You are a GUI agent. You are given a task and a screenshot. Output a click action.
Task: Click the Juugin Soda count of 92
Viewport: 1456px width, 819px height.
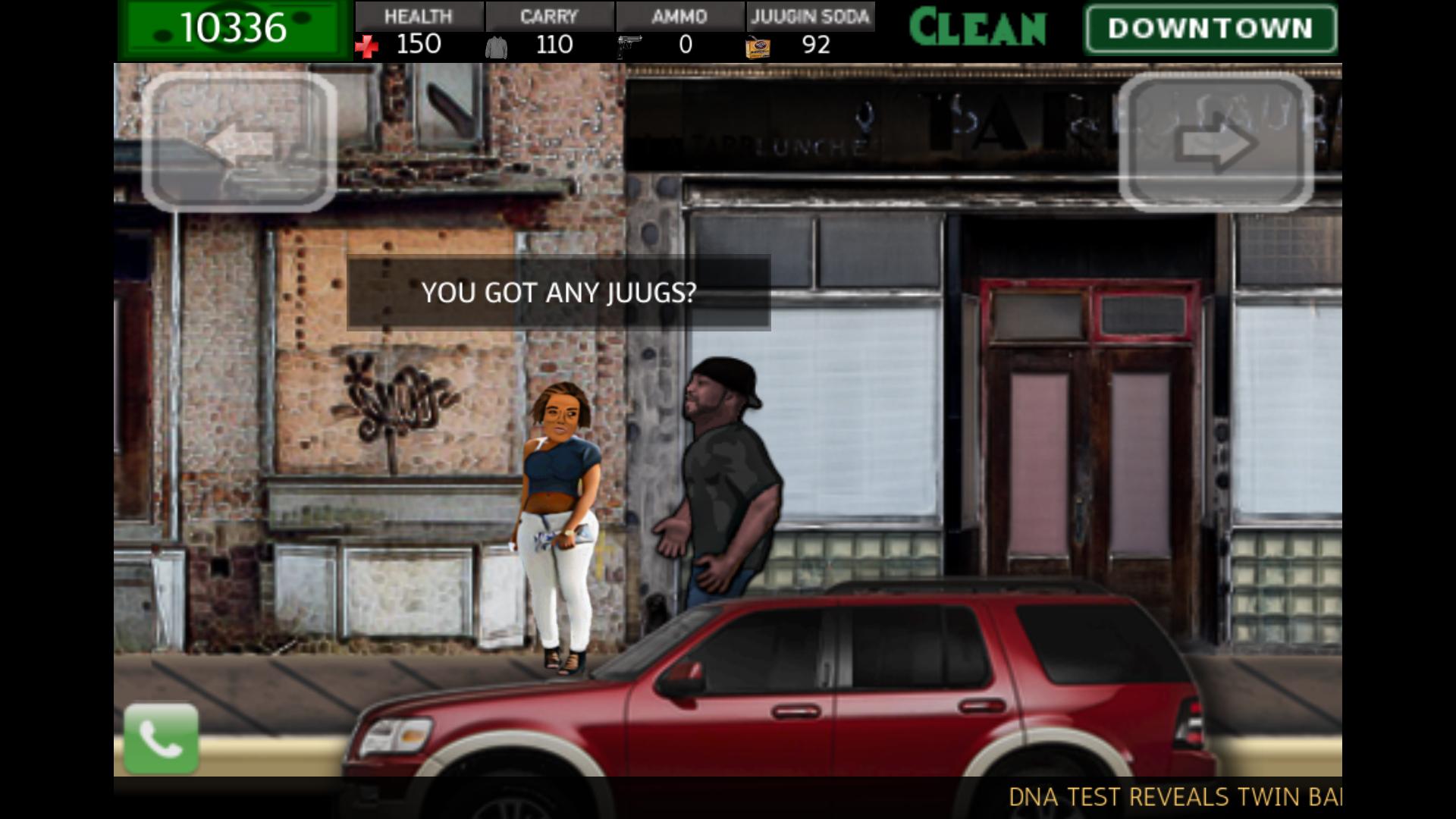815,45
